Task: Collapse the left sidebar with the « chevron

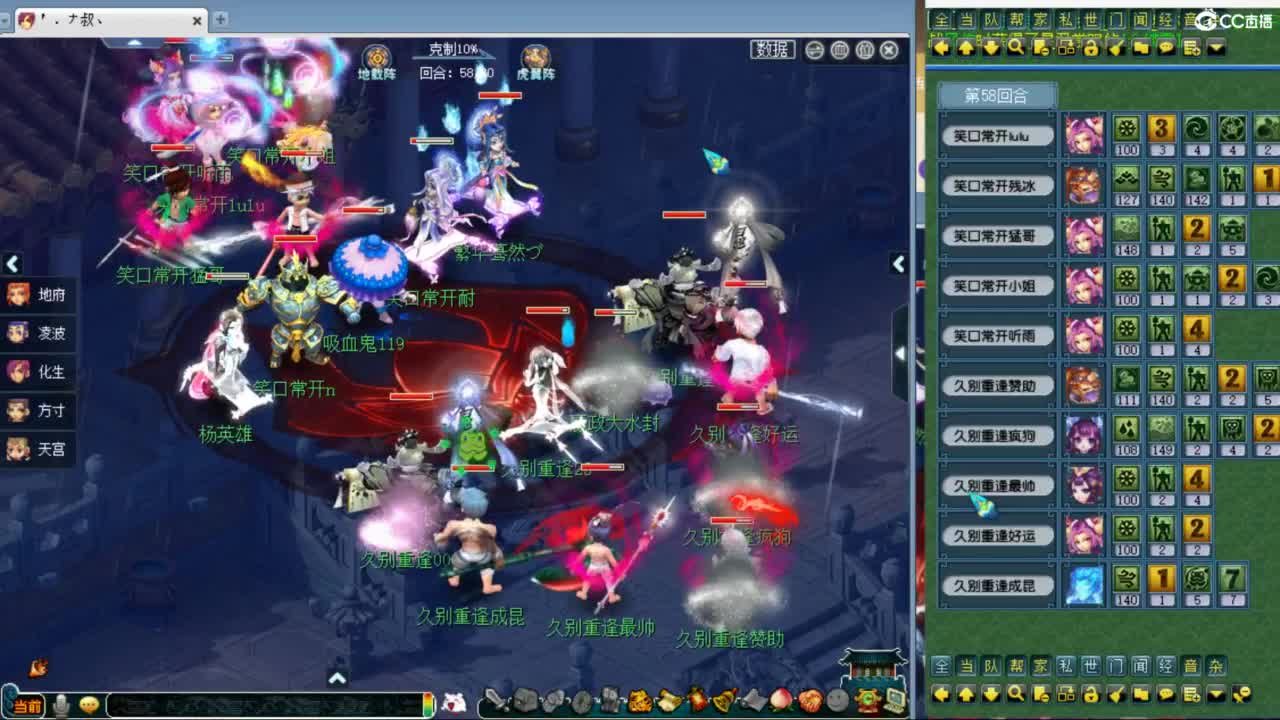Action: [12, 263]
